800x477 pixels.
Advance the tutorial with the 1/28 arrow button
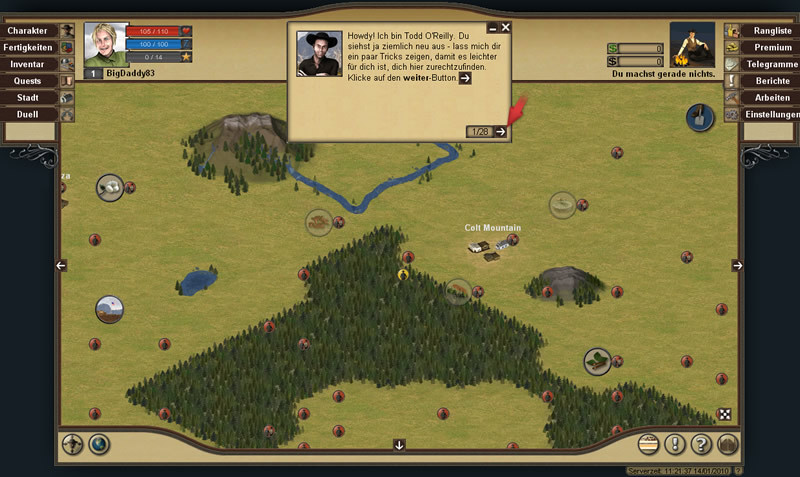pyautogui.click(x=501, y=132)
